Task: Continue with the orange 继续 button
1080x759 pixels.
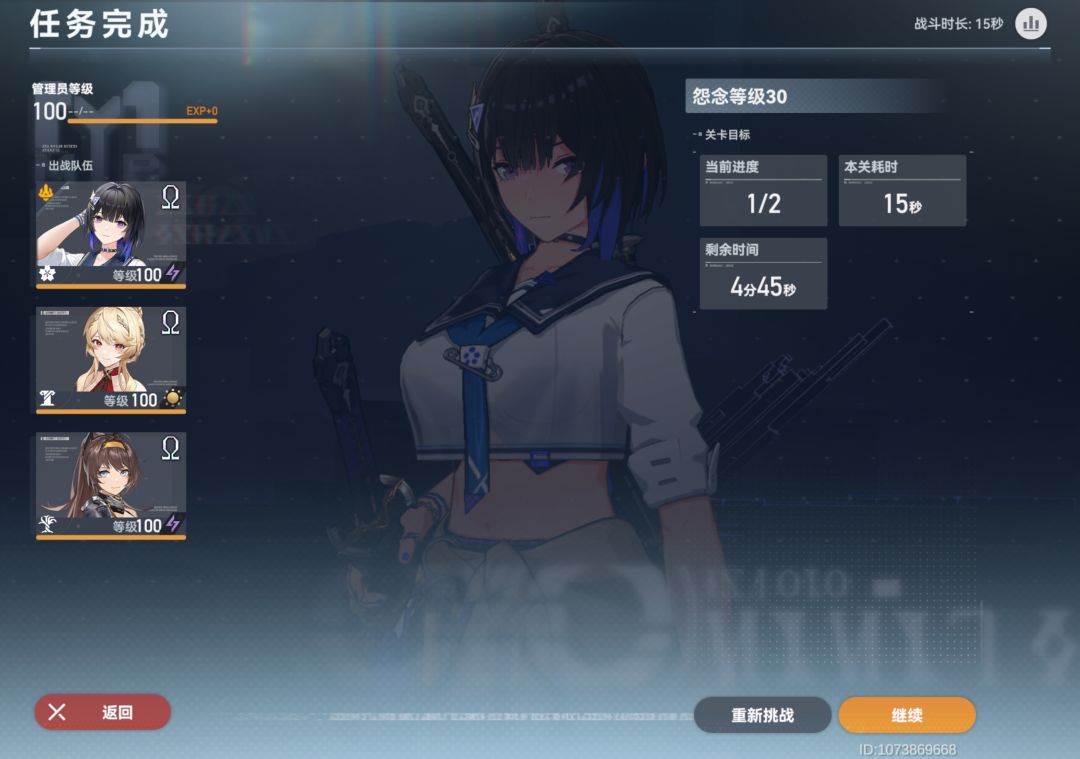Action: click(906, 715)
